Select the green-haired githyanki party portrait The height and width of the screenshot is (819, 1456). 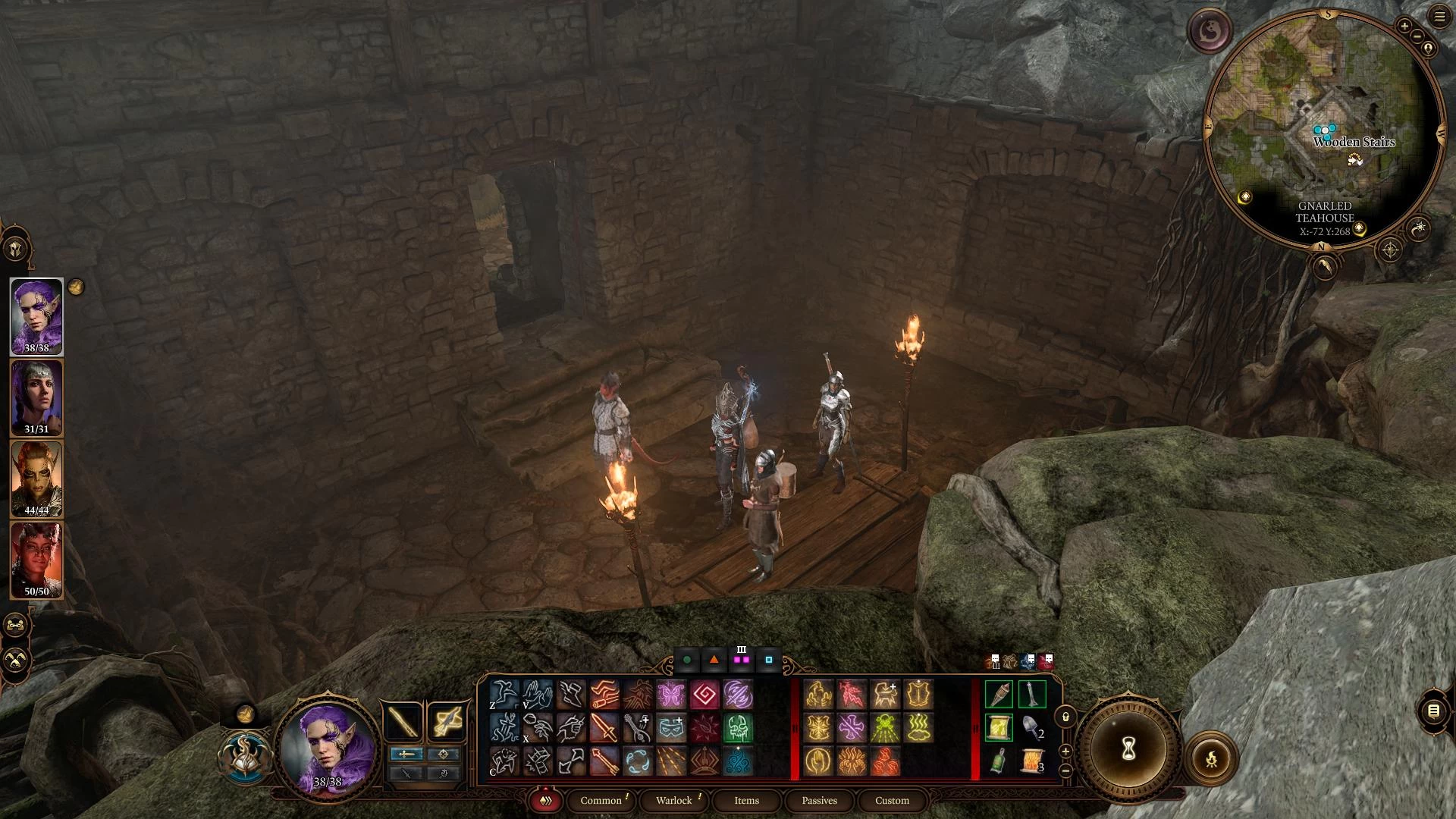point(36,479)
